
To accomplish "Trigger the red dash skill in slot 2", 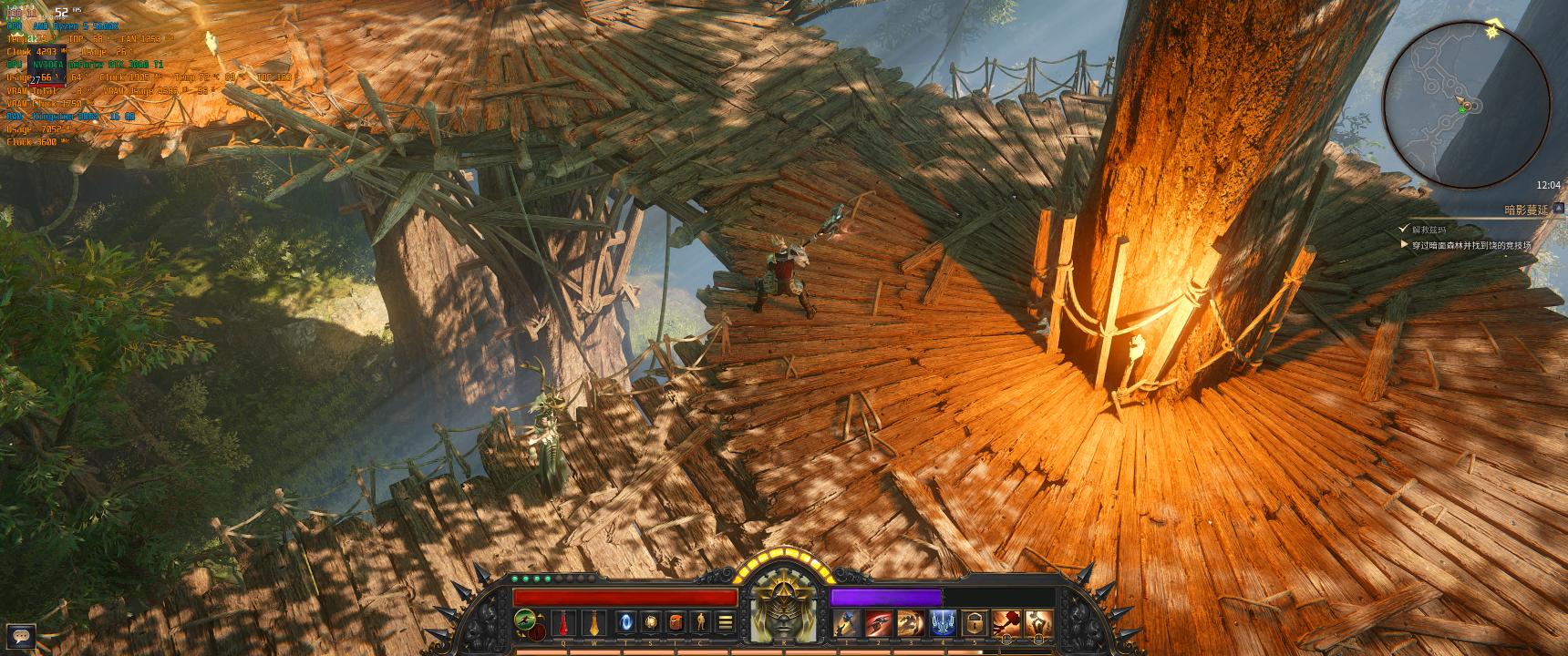I will [x=877, y=623].
